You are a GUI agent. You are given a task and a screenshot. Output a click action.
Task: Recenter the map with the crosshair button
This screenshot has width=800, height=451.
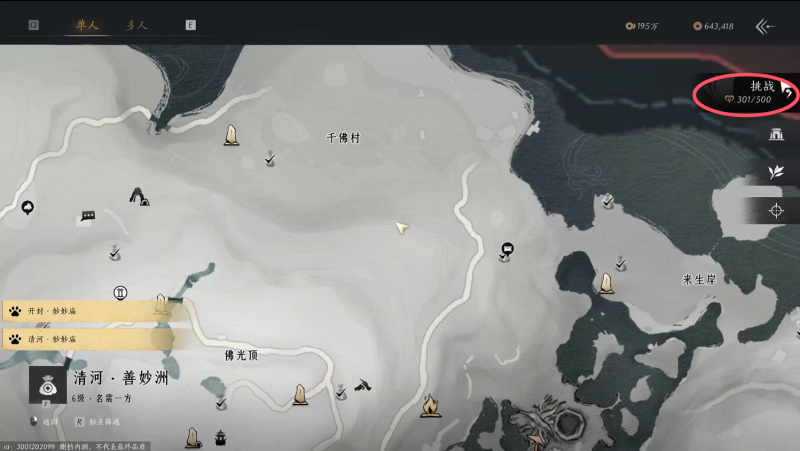[x=775, y=210]
